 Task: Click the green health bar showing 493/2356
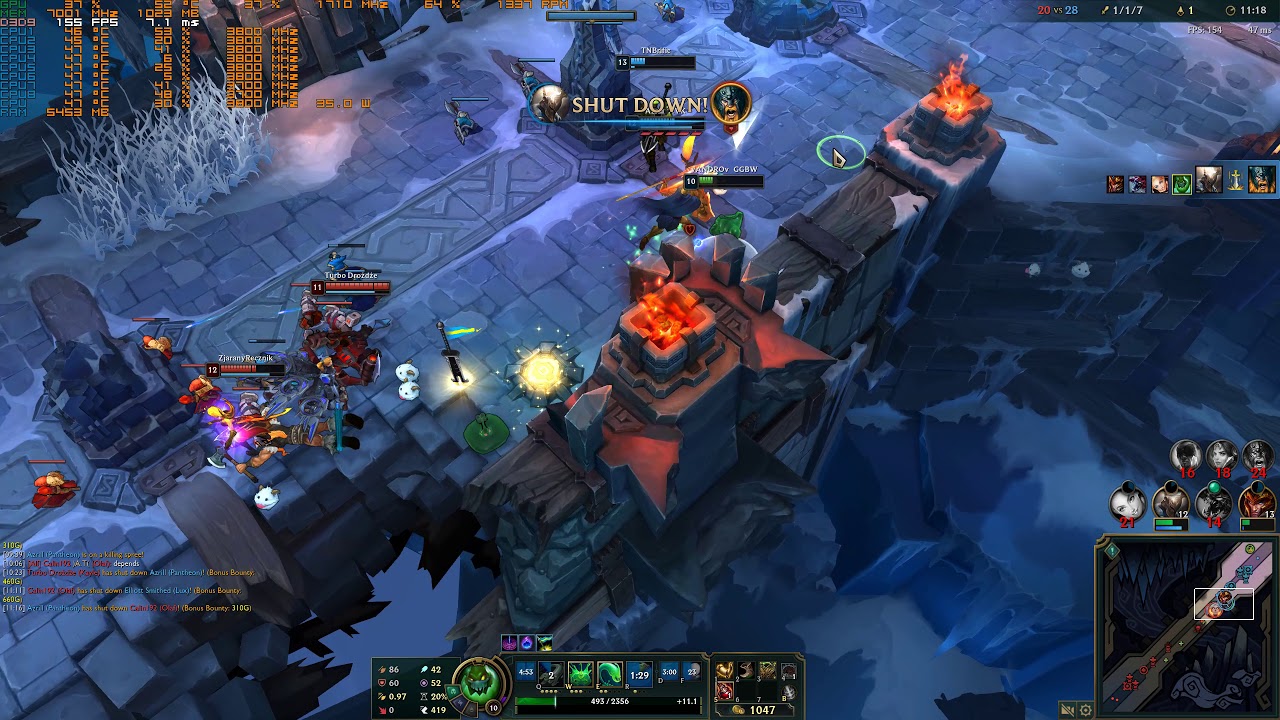tap(608, 700)
